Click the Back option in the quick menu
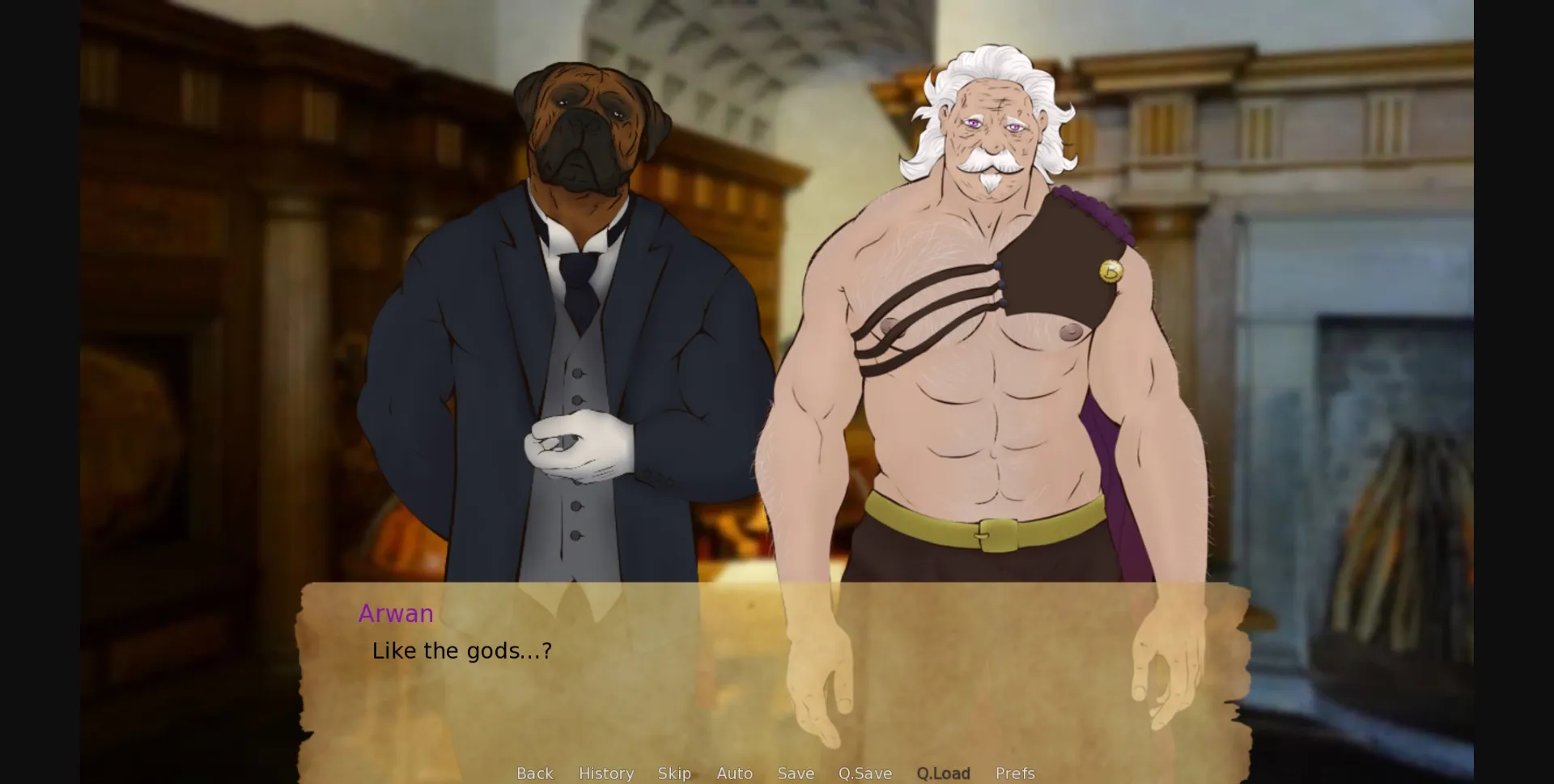Screen dimensions: 1554x784 click(534, 773)
